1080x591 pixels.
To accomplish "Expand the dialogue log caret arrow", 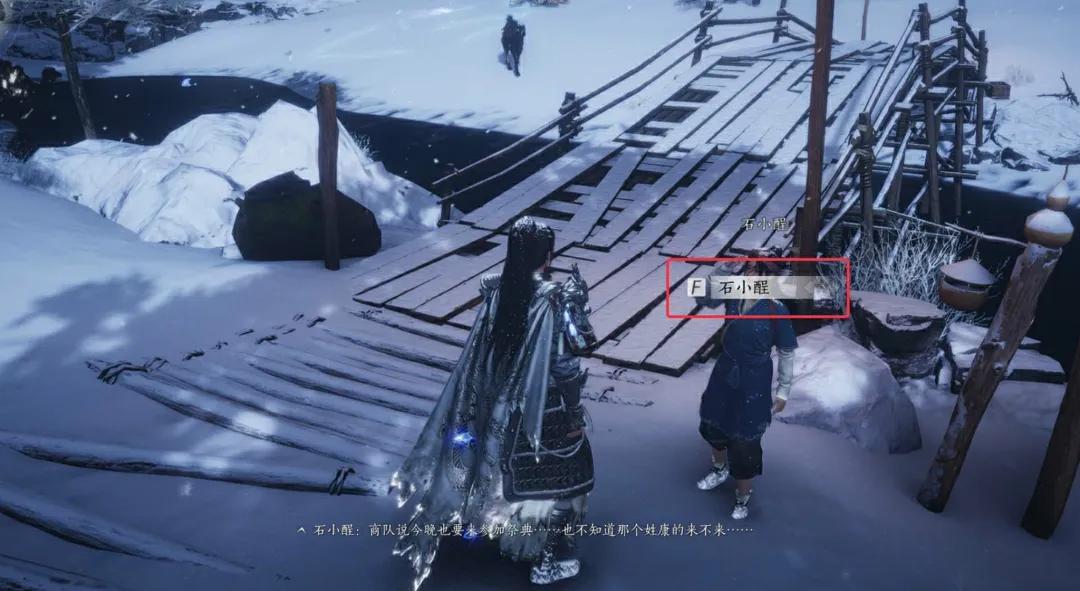I will tap(301, 529).
